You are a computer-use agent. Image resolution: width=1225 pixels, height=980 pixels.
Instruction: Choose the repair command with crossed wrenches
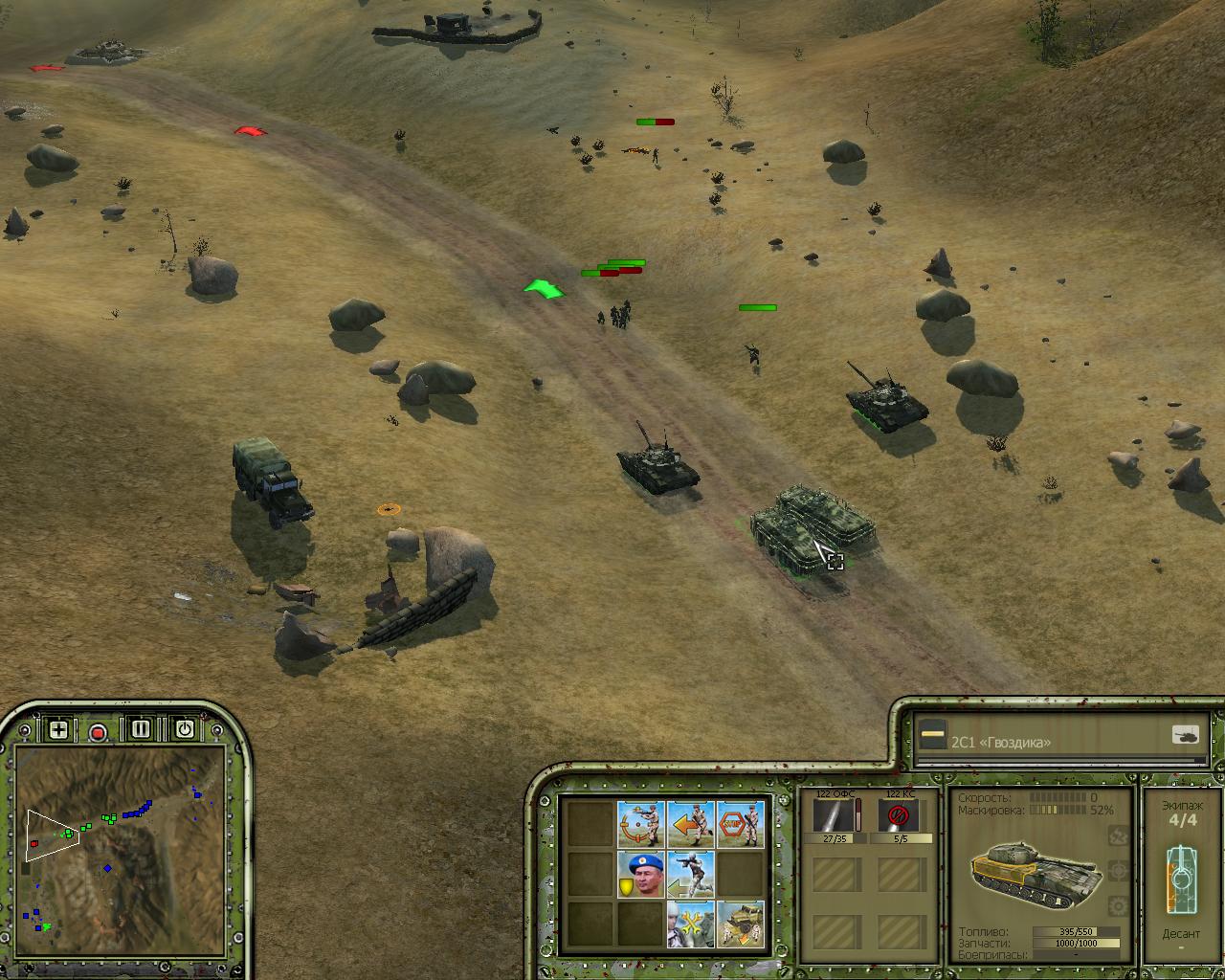(x=690, y=924)
